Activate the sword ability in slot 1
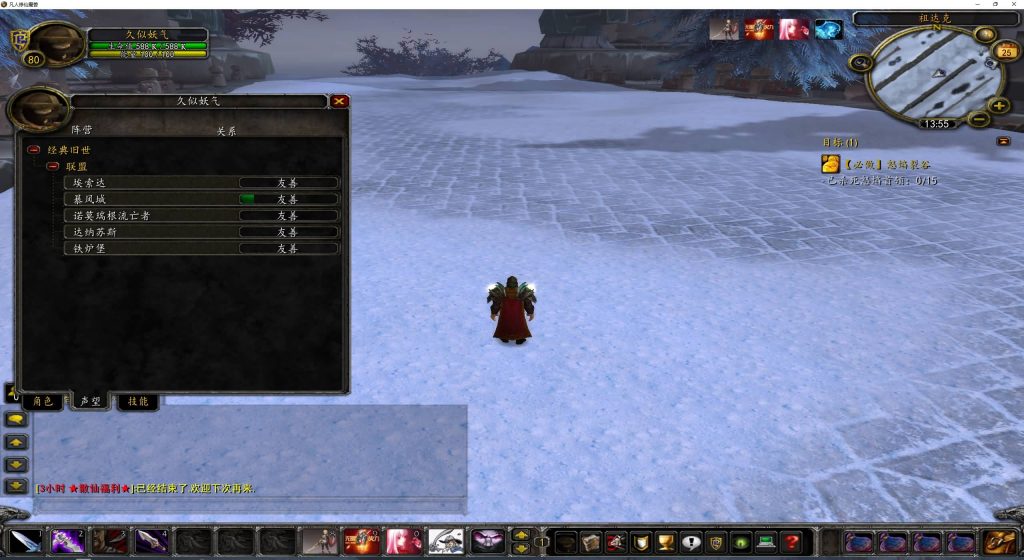 pos(27,542)
